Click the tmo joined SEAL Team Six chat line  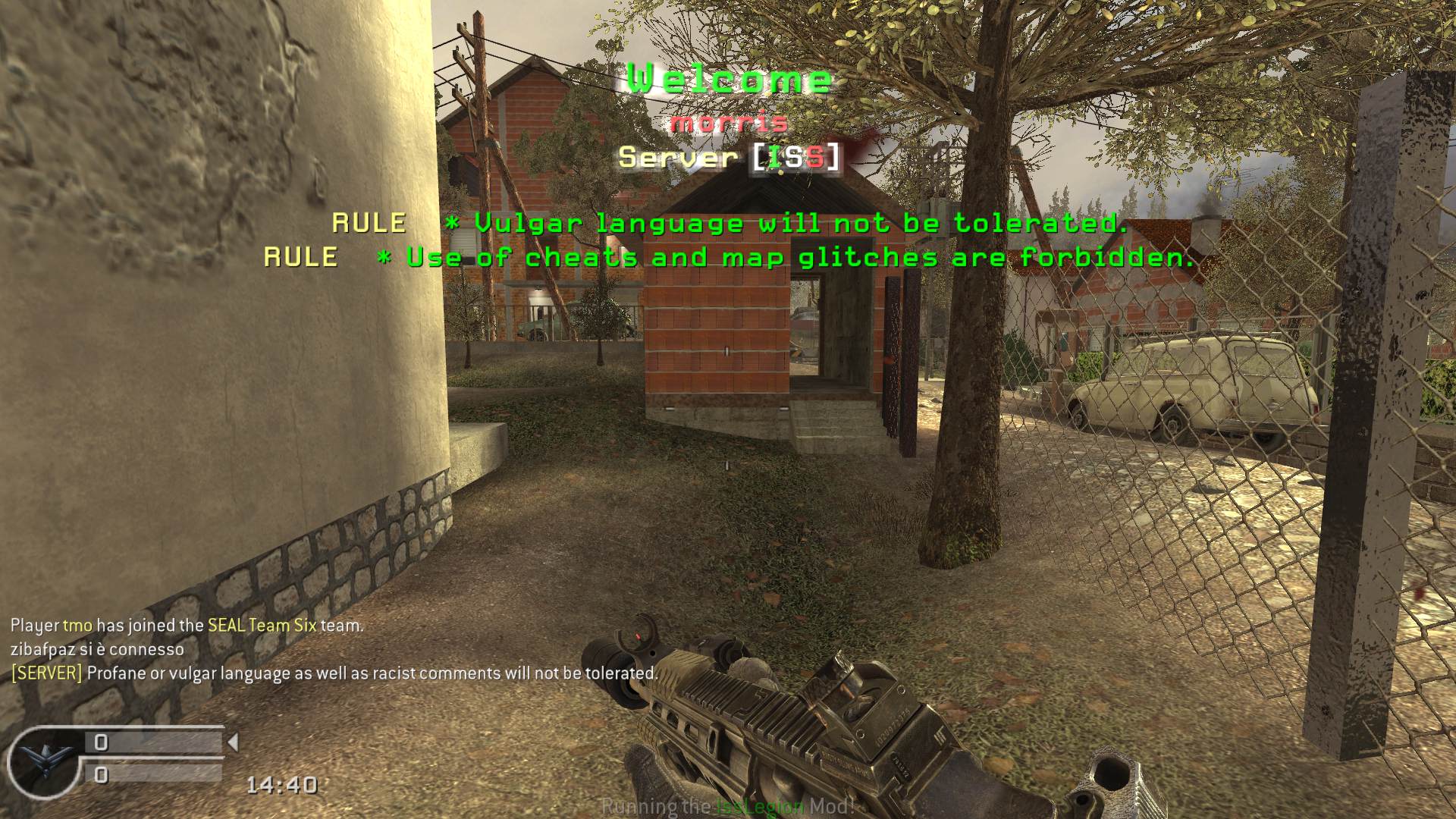pos(187,626)
